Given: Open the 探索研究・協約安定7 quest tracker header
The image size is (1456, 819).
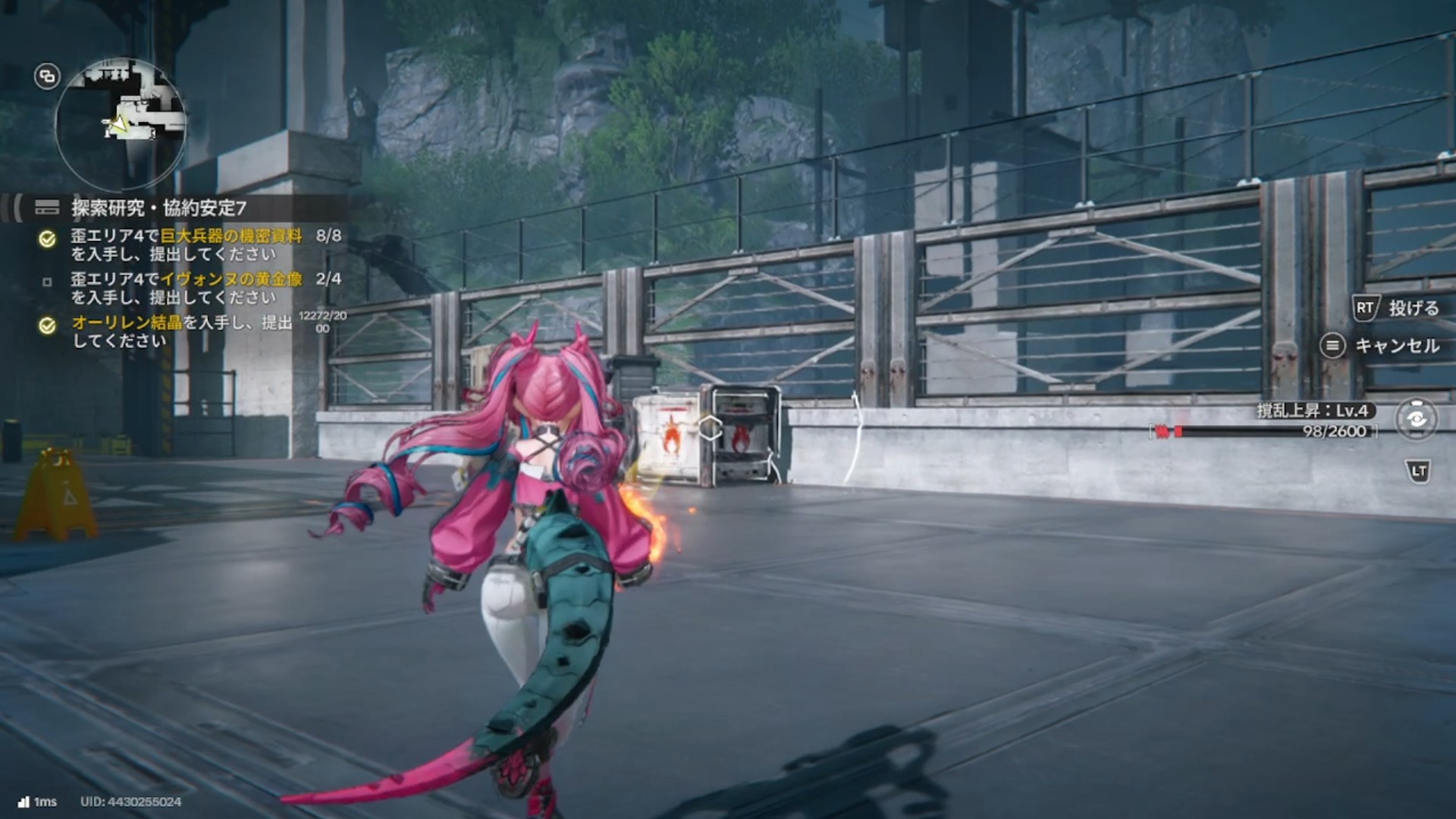Looking at the screenshot, I should click(x=159, y=208).
